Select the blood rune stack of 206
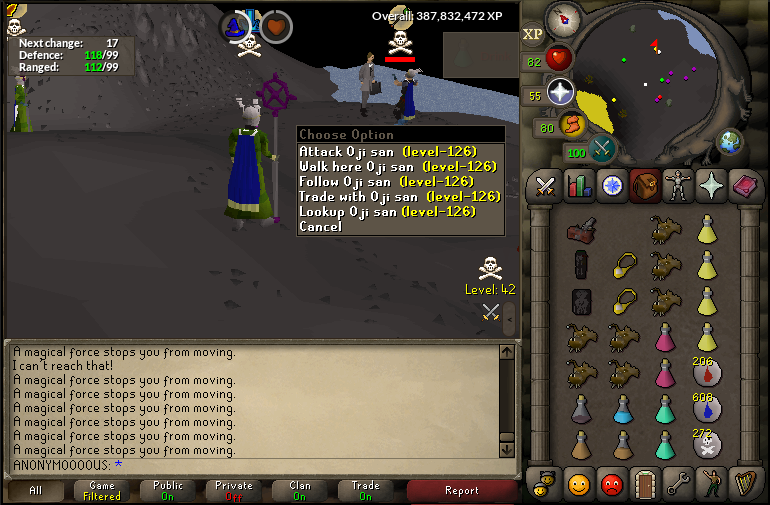This screenshot has width=770, height=505. [x=707, y=374]
